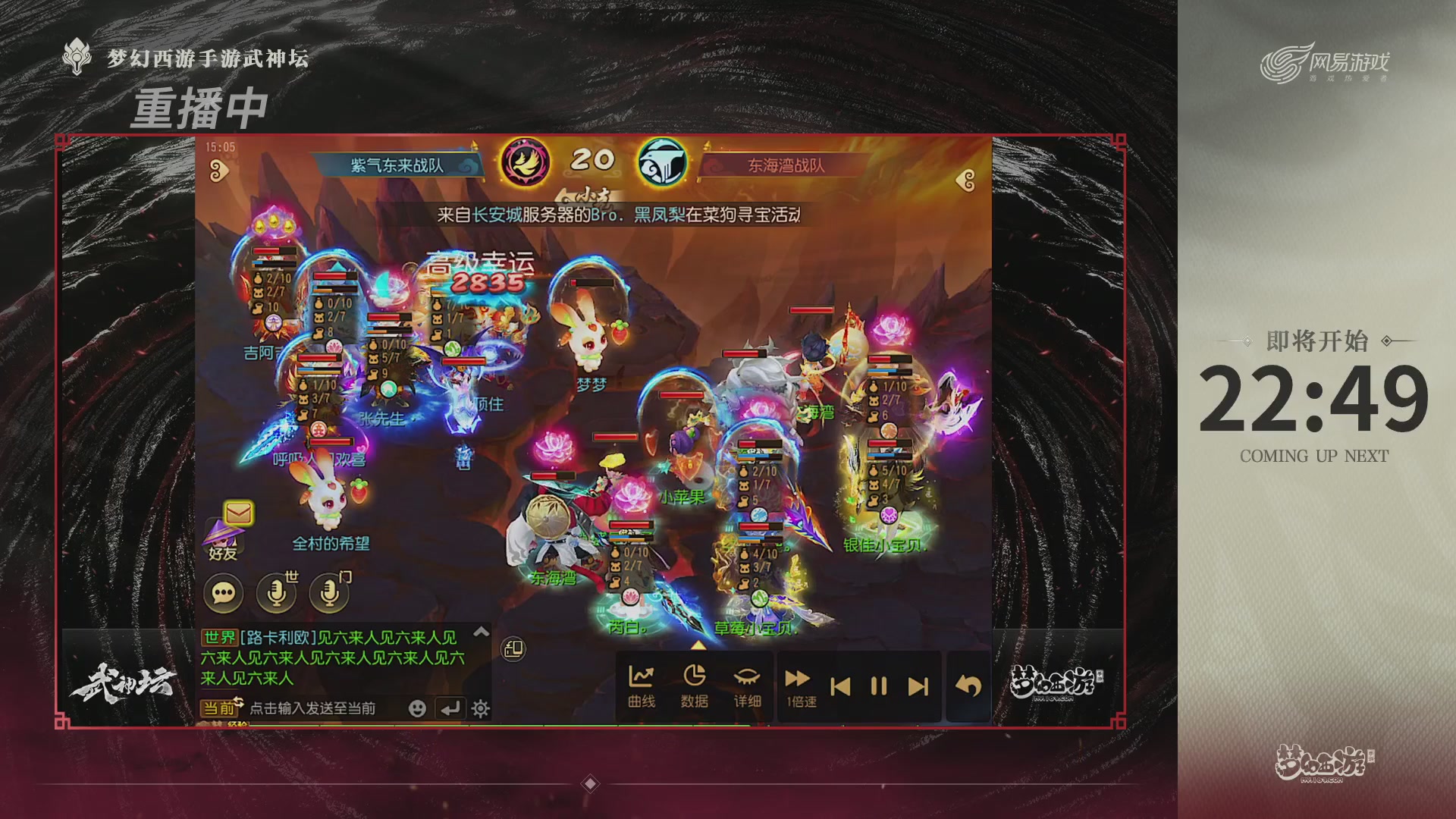1456x819 pixels.
Task: Pause the battle replay
Action: tap(879, 684)
